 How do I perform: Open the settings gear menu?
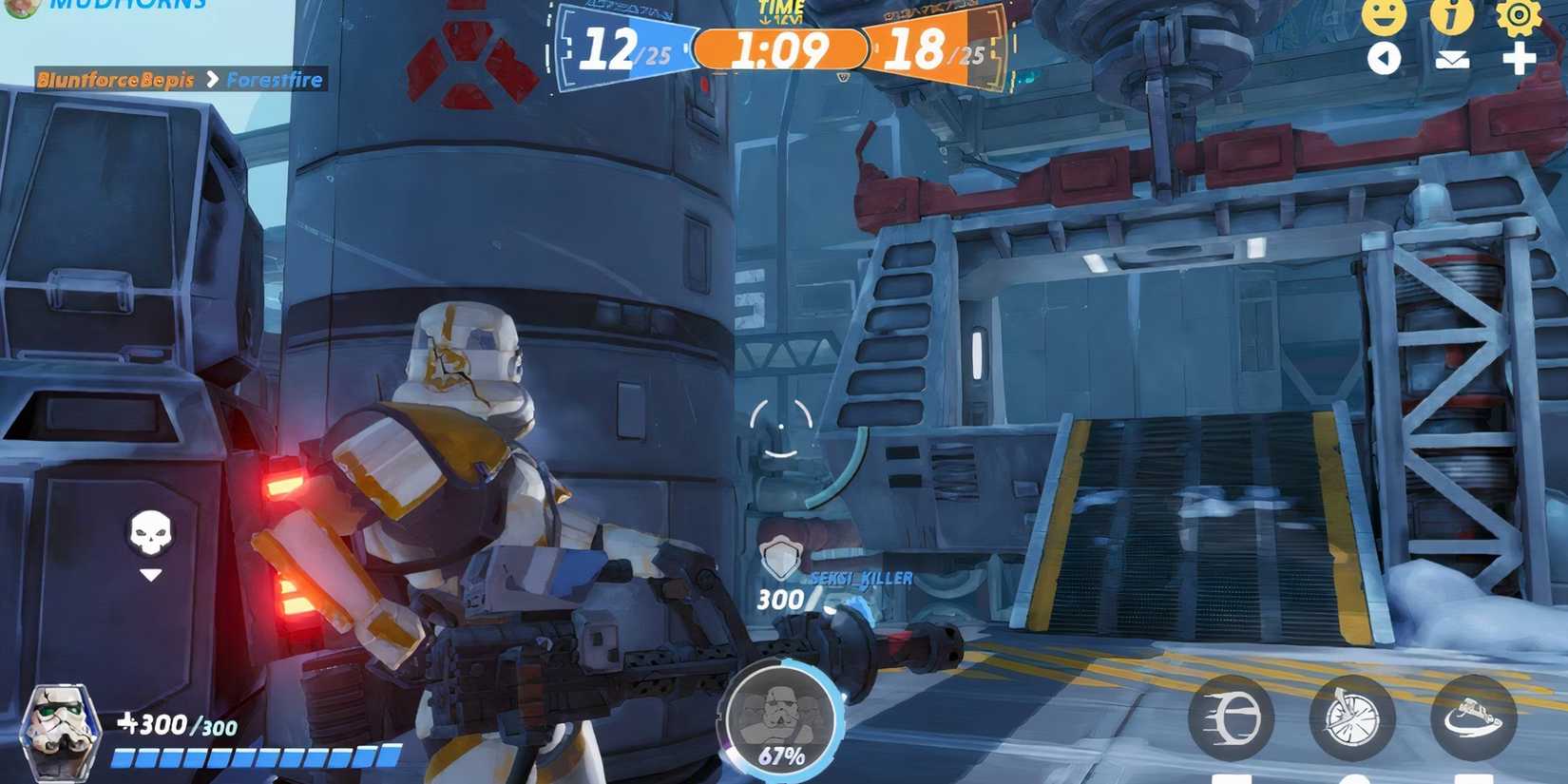click(x=1518, y=17)
